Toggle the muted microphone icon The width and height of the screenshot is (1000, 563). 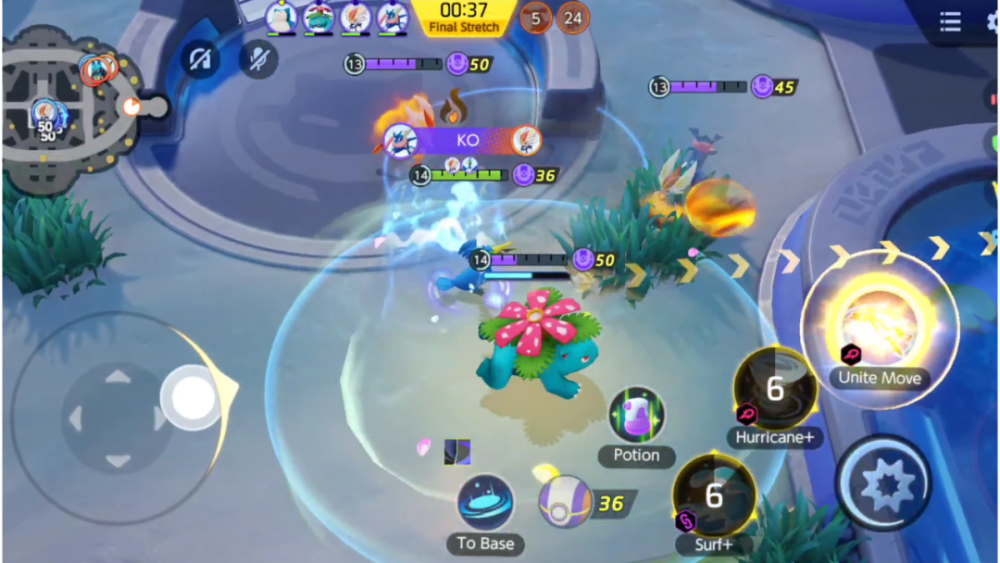pos(259,60)
